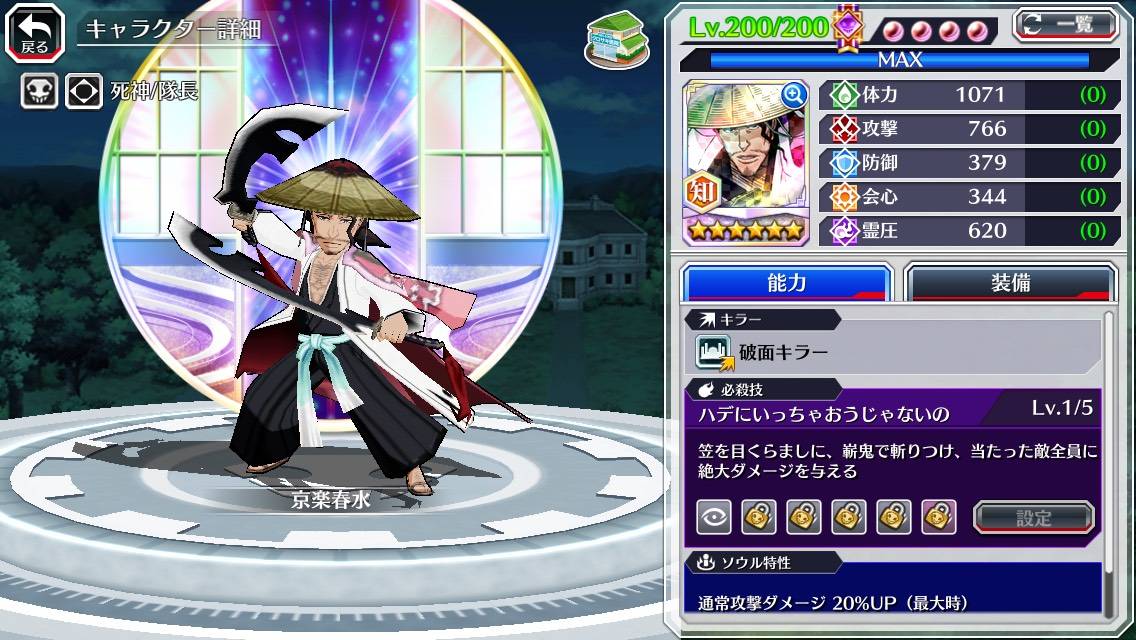1136x640 pixels.
Task: Enlarge the character portrait with magnifier
Action: pyautogui.click(x=794, y=95)
